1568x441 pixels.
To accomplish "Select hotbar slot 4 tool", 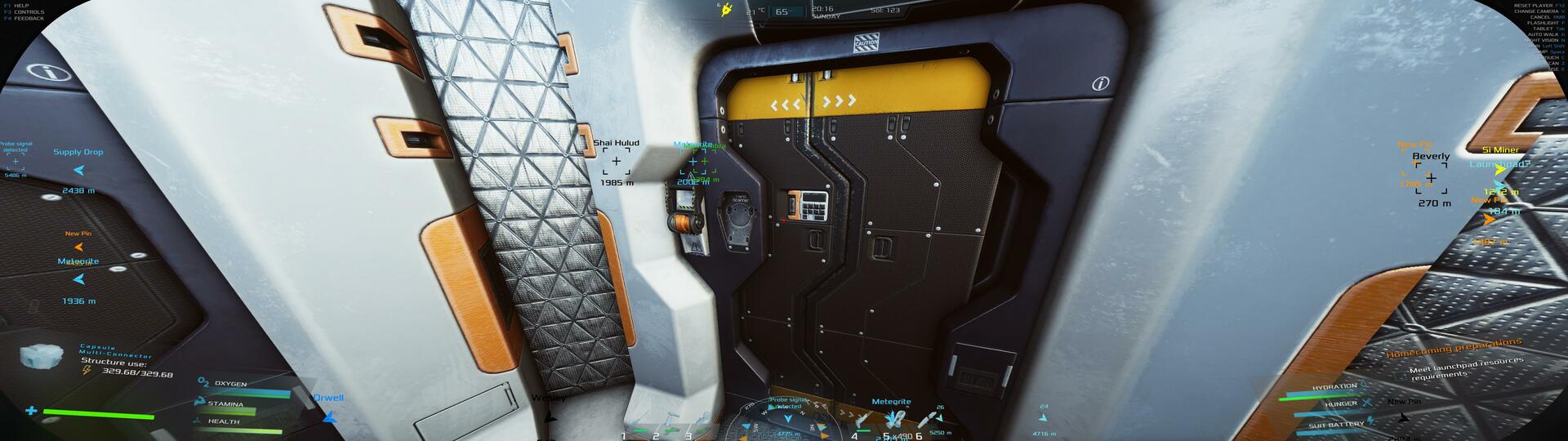I will pos(864,421).
